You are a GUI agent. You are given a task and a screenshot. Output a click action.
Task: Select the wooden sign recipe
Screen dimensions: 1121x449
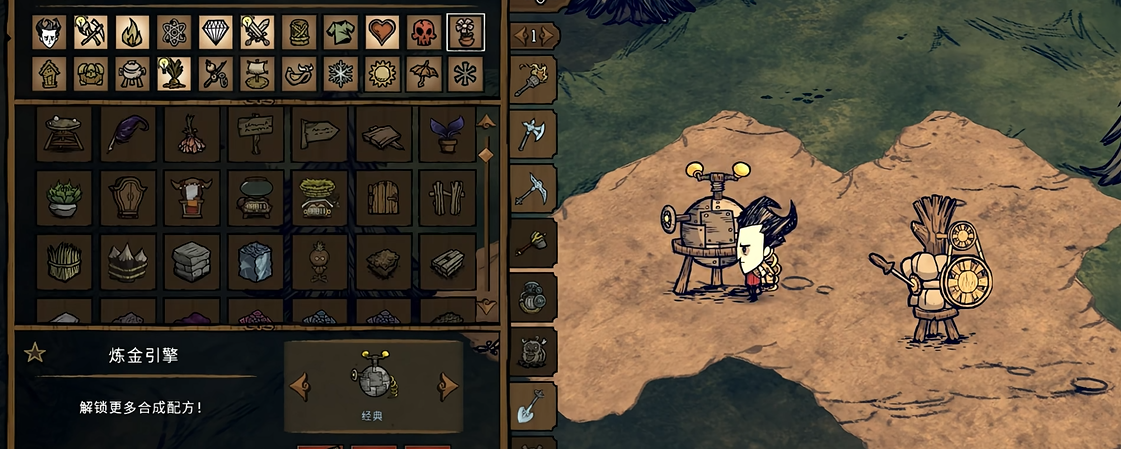(256, 134)
